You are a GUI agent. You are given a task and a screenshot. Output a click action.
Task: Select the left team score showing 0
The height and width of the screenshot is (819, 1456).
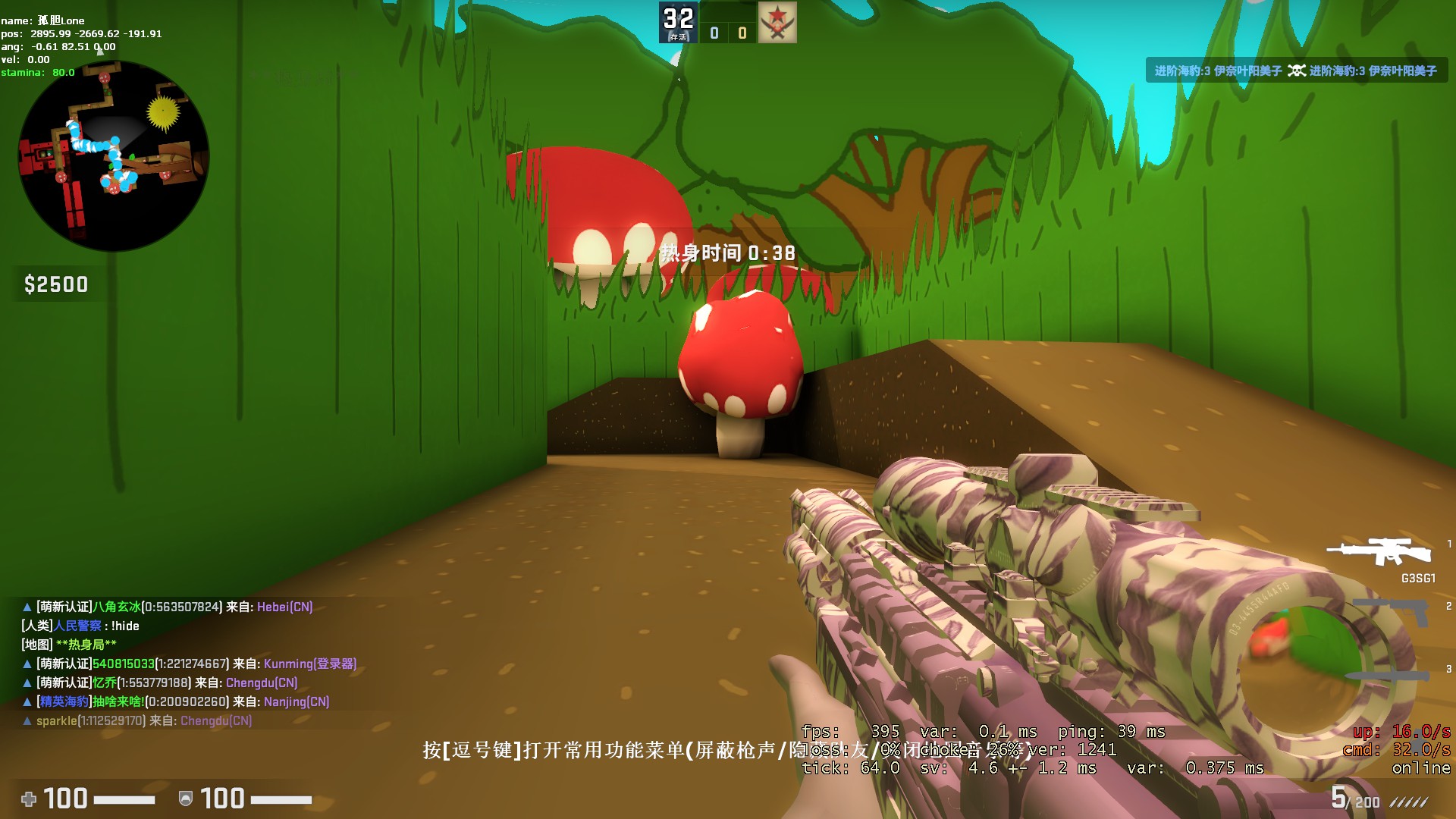pyautogui.click(x=714, y=32)
